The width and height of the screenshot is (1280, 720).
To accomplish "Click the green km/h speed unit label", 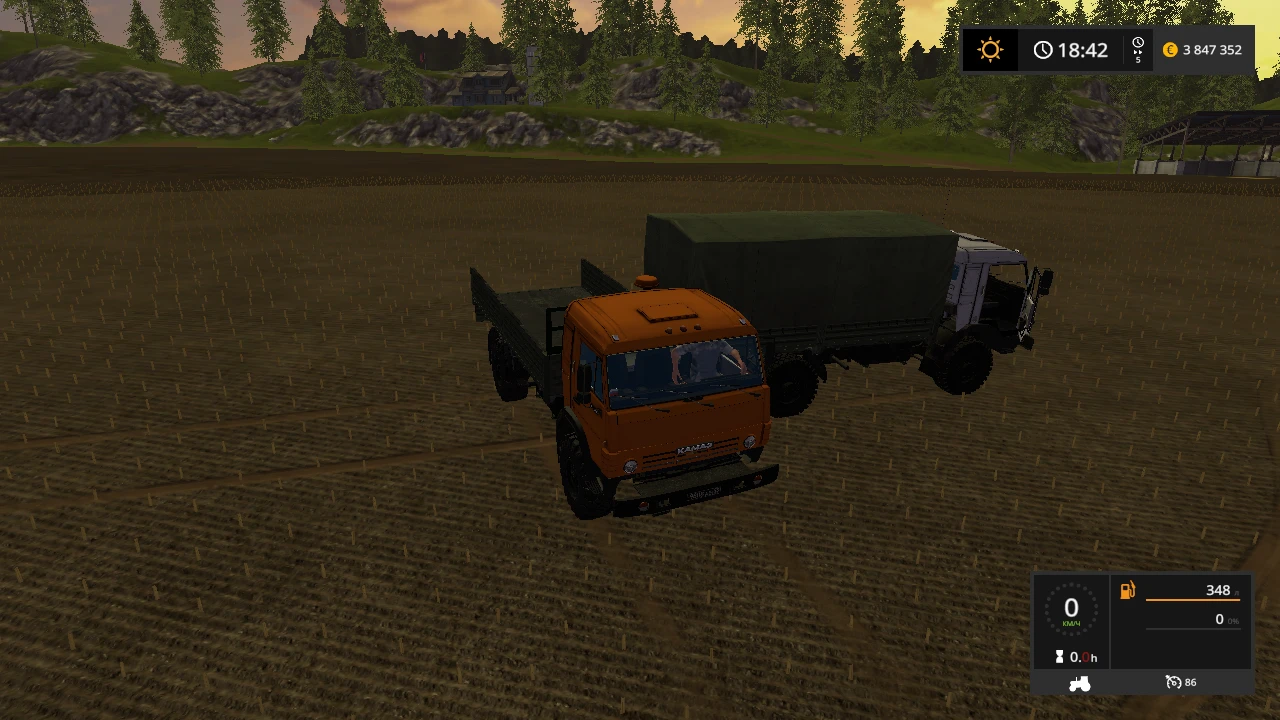I will 1071,622.
